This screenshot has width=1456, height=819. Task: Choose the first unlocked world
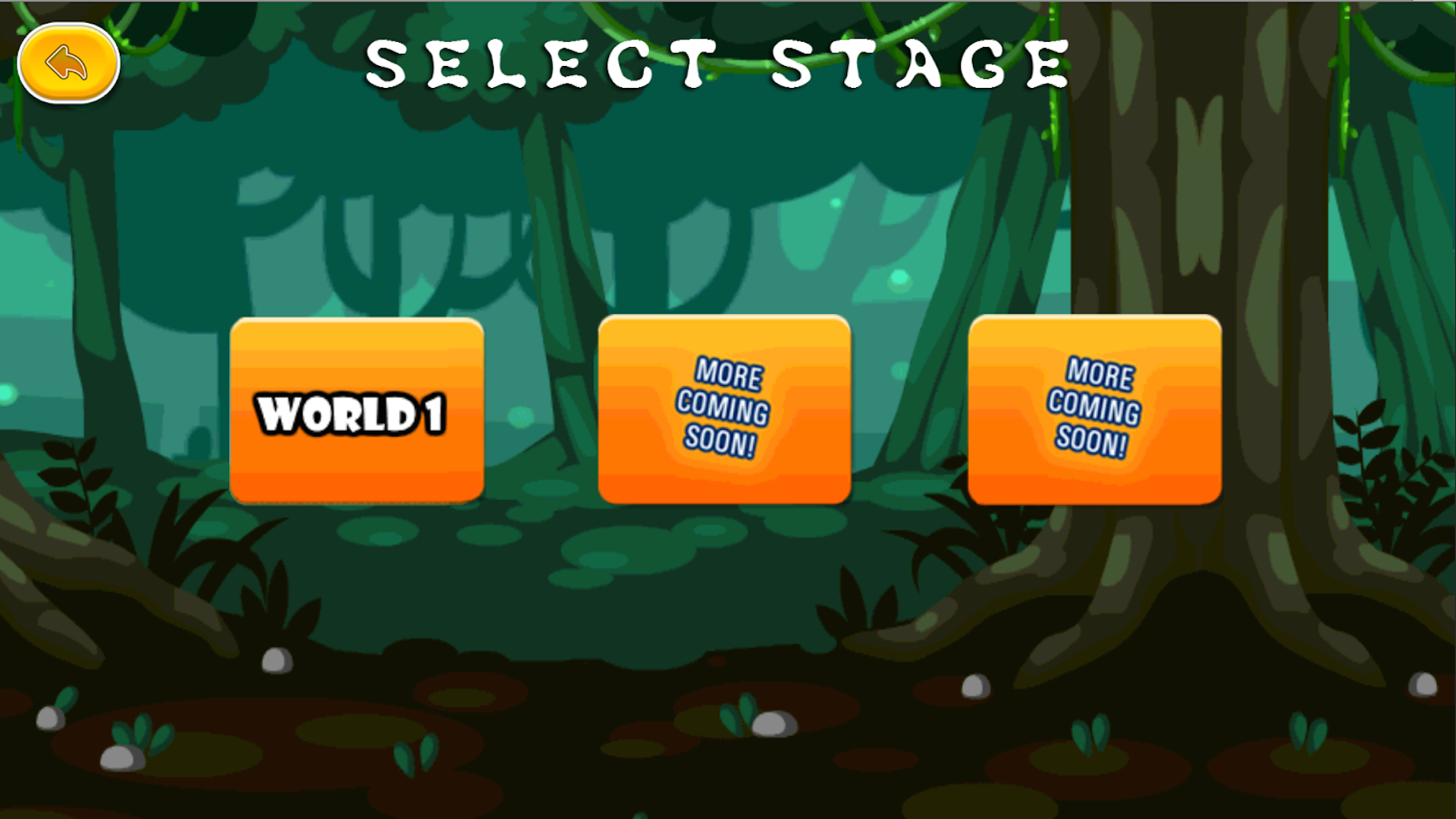coord(356,409)
